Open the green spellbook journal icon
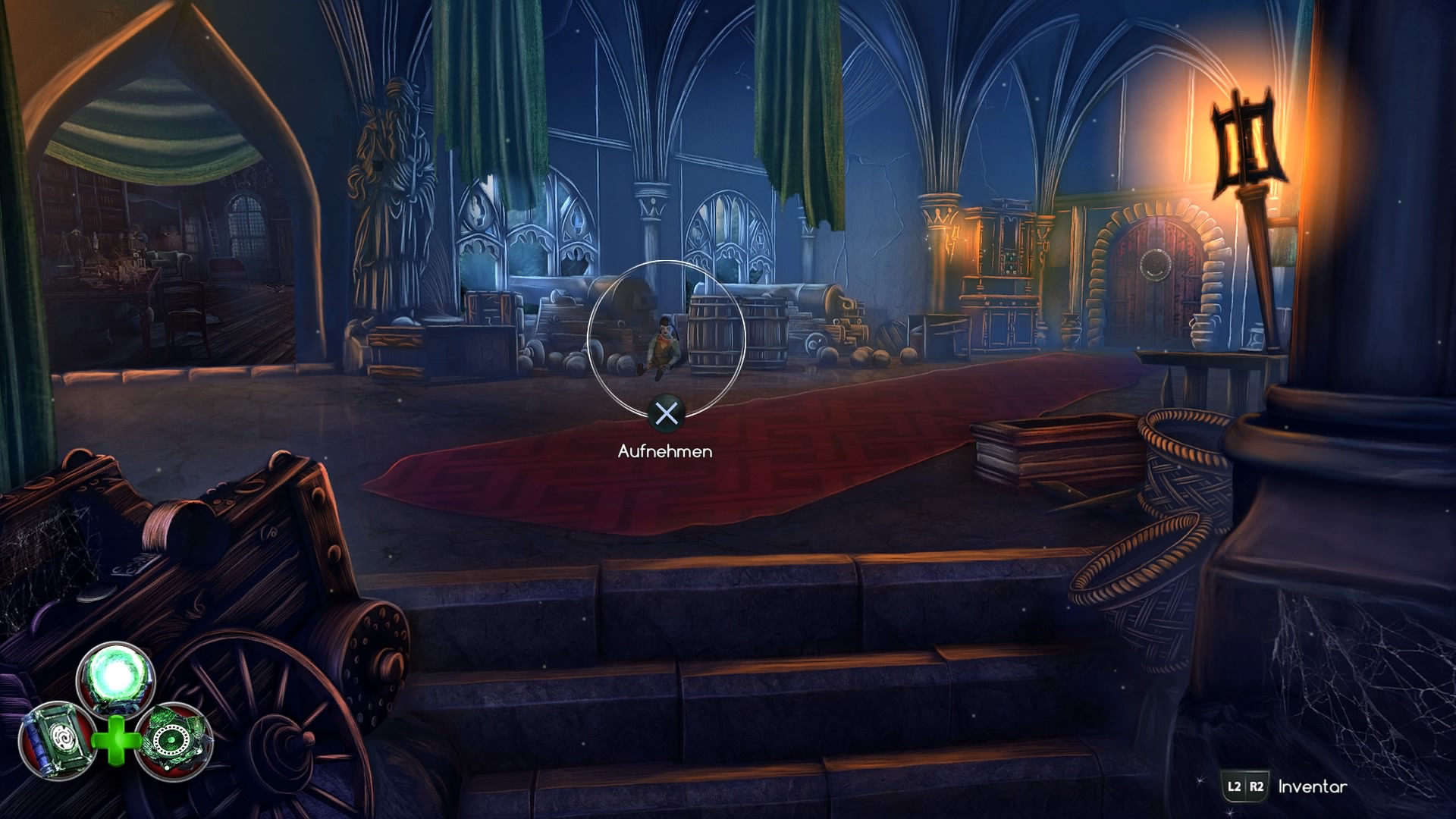 pyautogui.click(x=57, y=739)
